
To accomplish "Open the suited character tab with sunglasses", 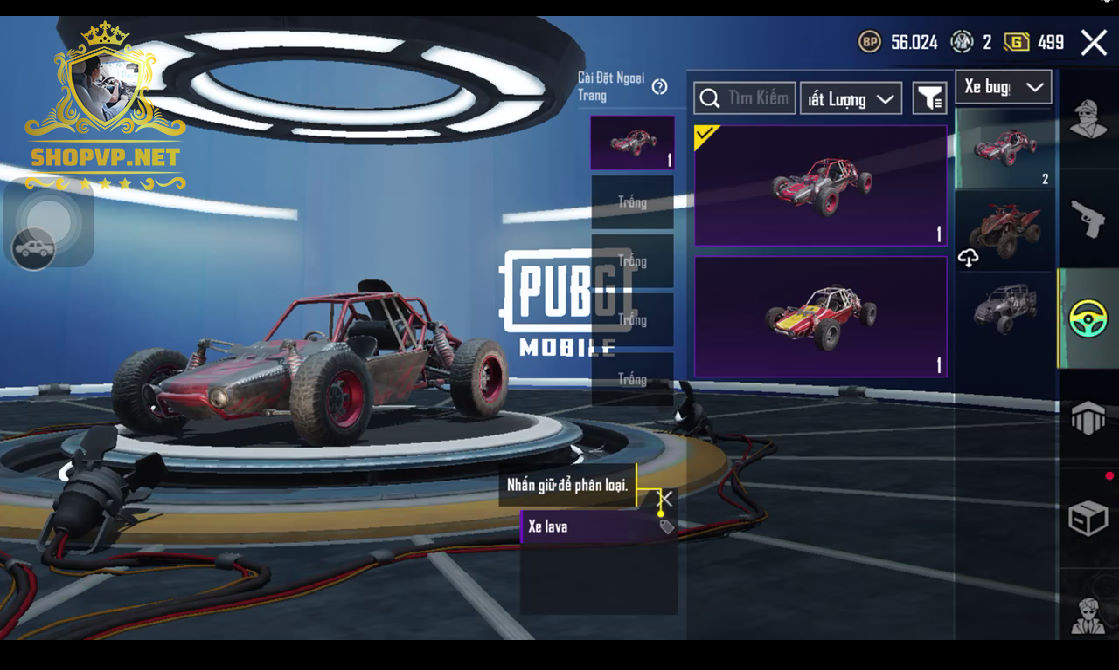I will (x=1088, y=613).
